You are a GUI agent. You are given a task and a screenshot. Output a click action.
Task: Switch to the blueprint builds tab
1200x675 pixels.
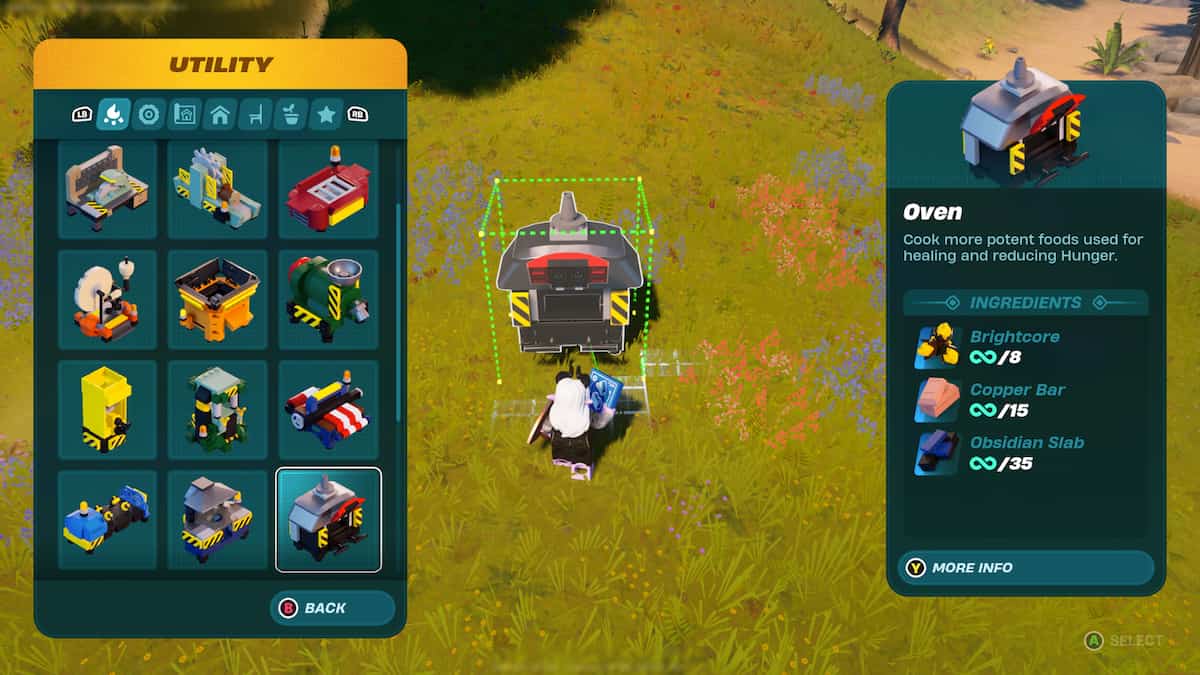pyautogui.click(x=184, y=115)
